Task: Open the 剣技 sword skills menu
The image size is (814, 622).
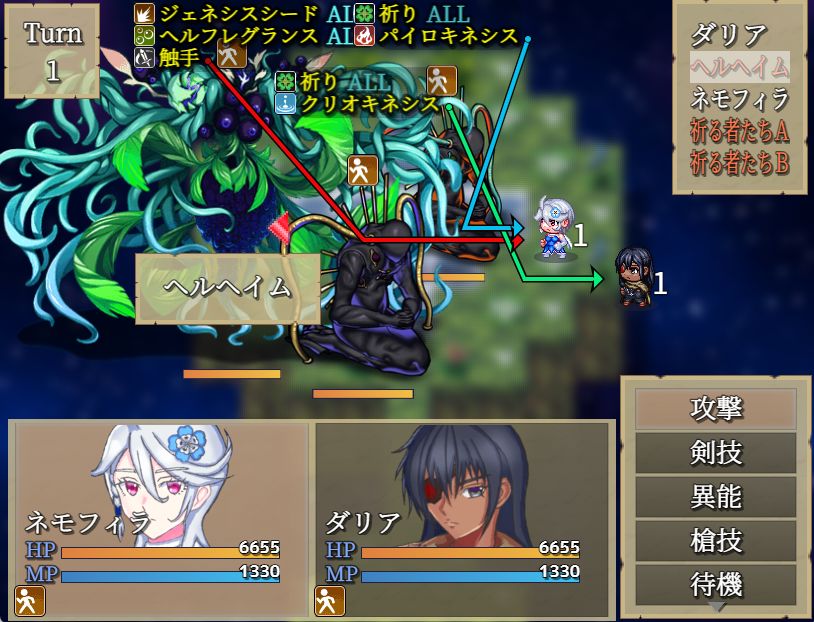Action: pyautogui.click(x=716, y=453)
